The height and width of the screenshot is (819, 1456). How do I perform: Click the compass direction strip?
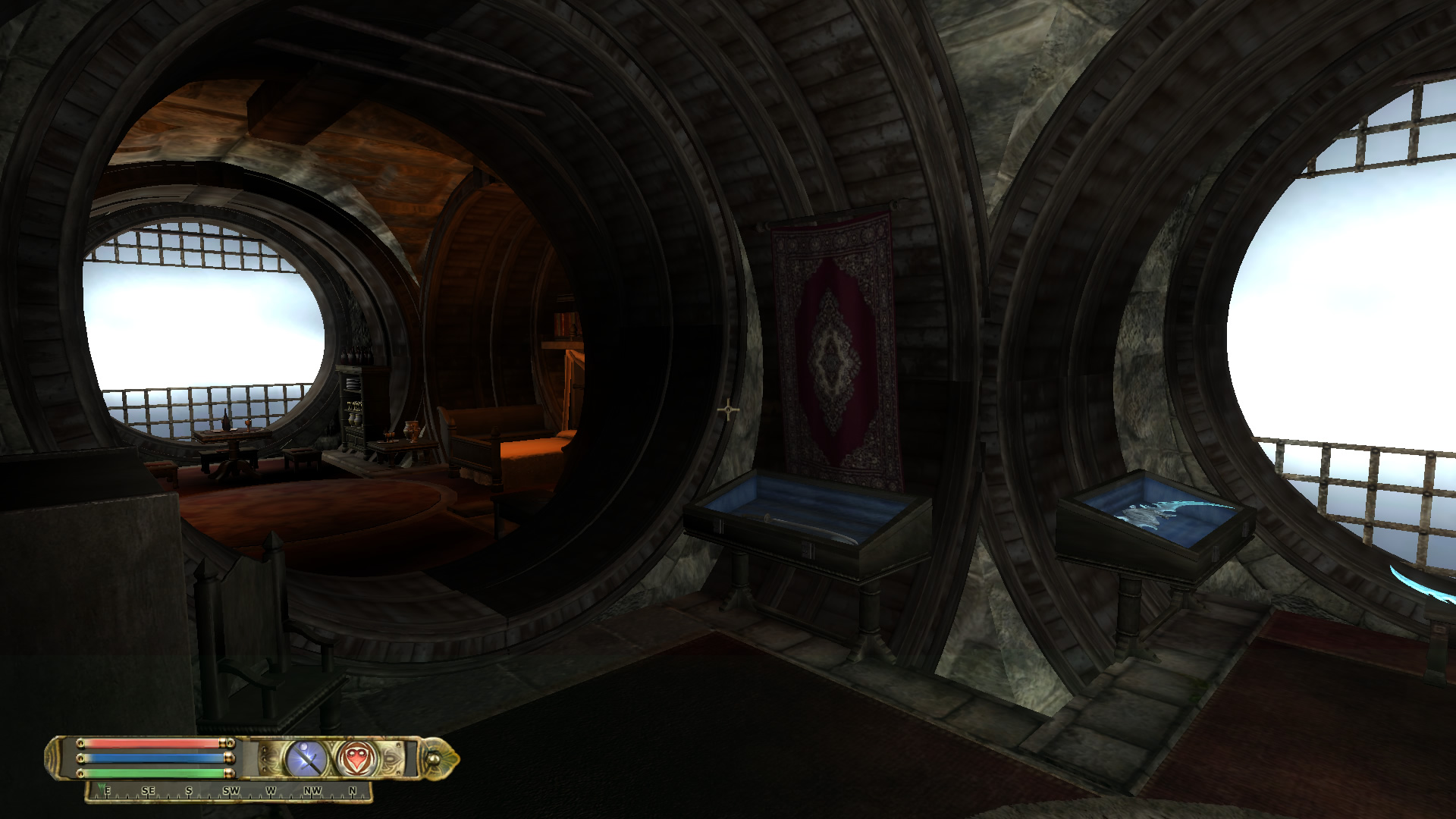tap(229, 792)
